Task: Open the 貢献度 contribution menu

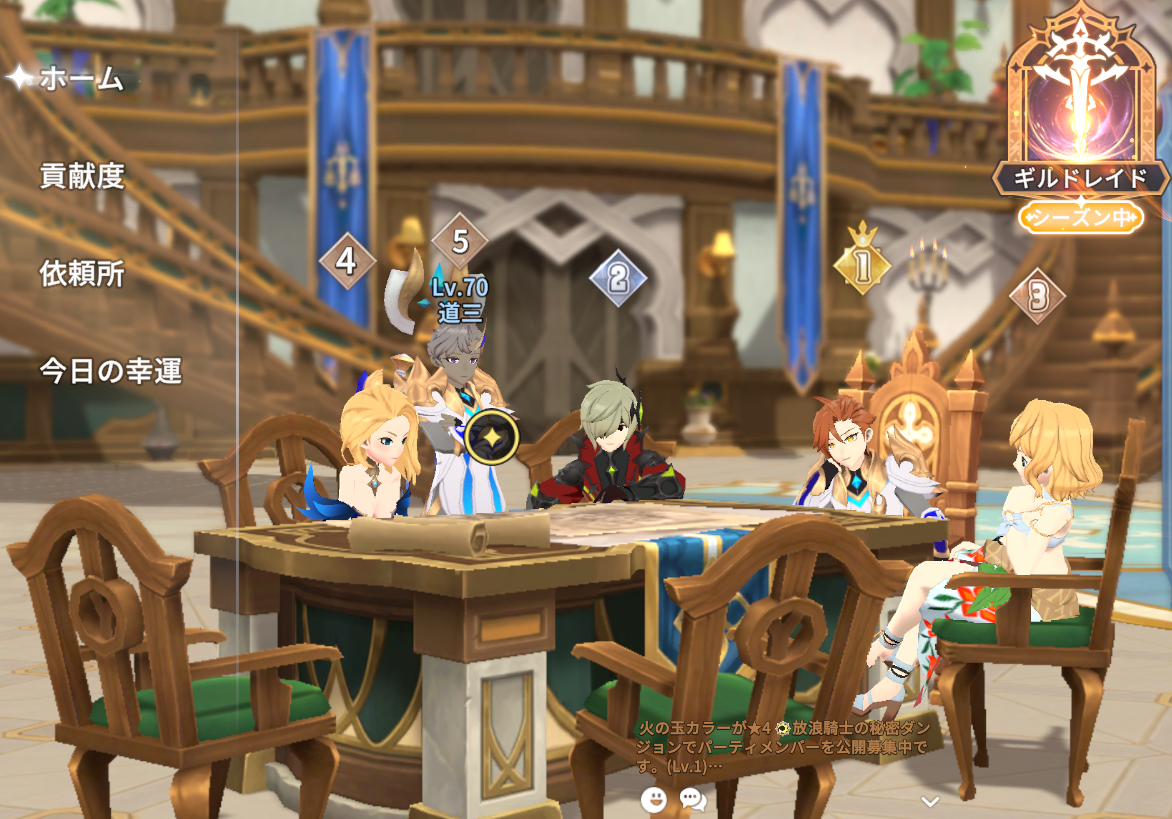Action: 82,176
